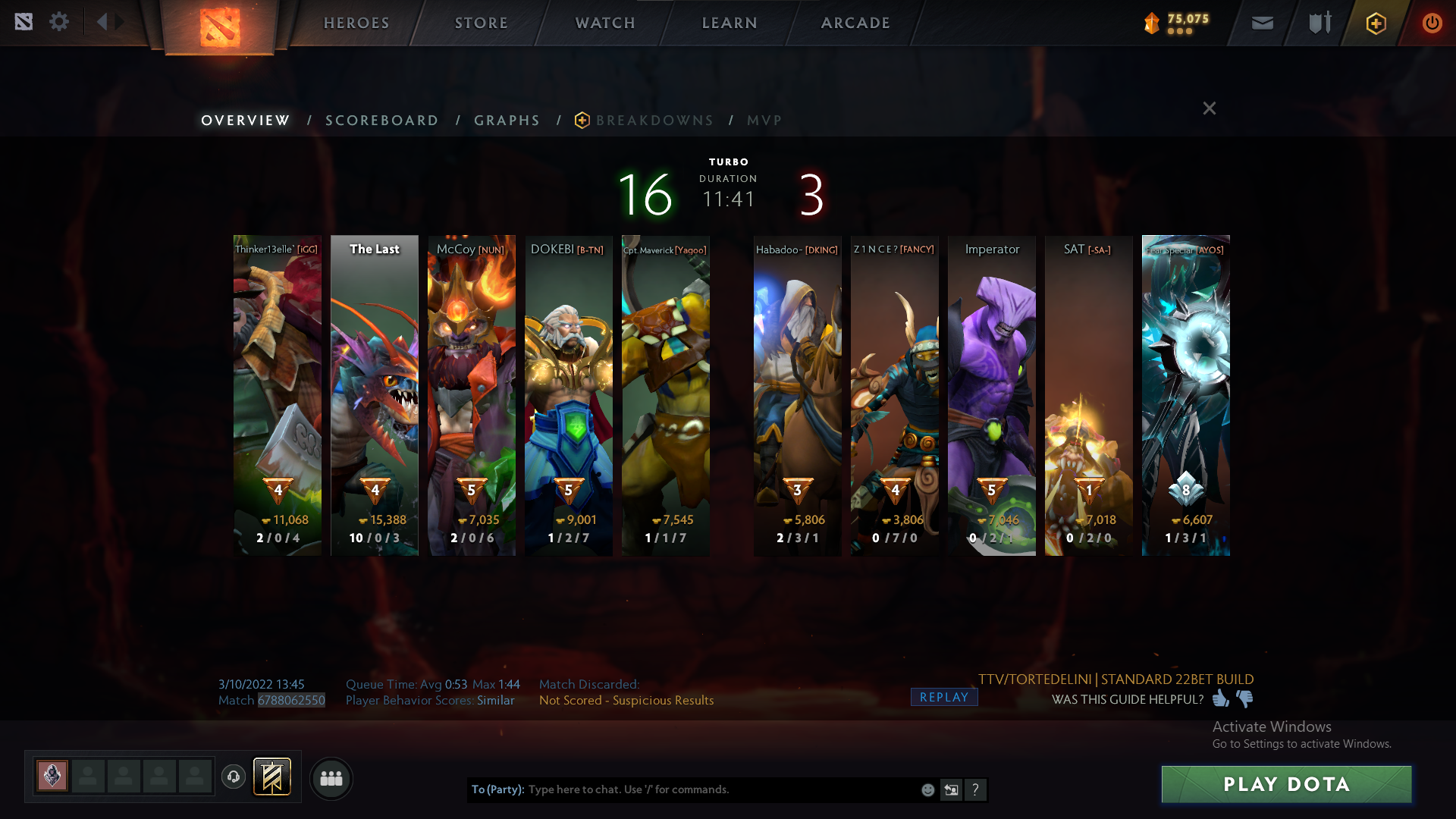Open the ARCADE menu item
Viewport: 1456px width, 819px height.
(x=855, y=23)
